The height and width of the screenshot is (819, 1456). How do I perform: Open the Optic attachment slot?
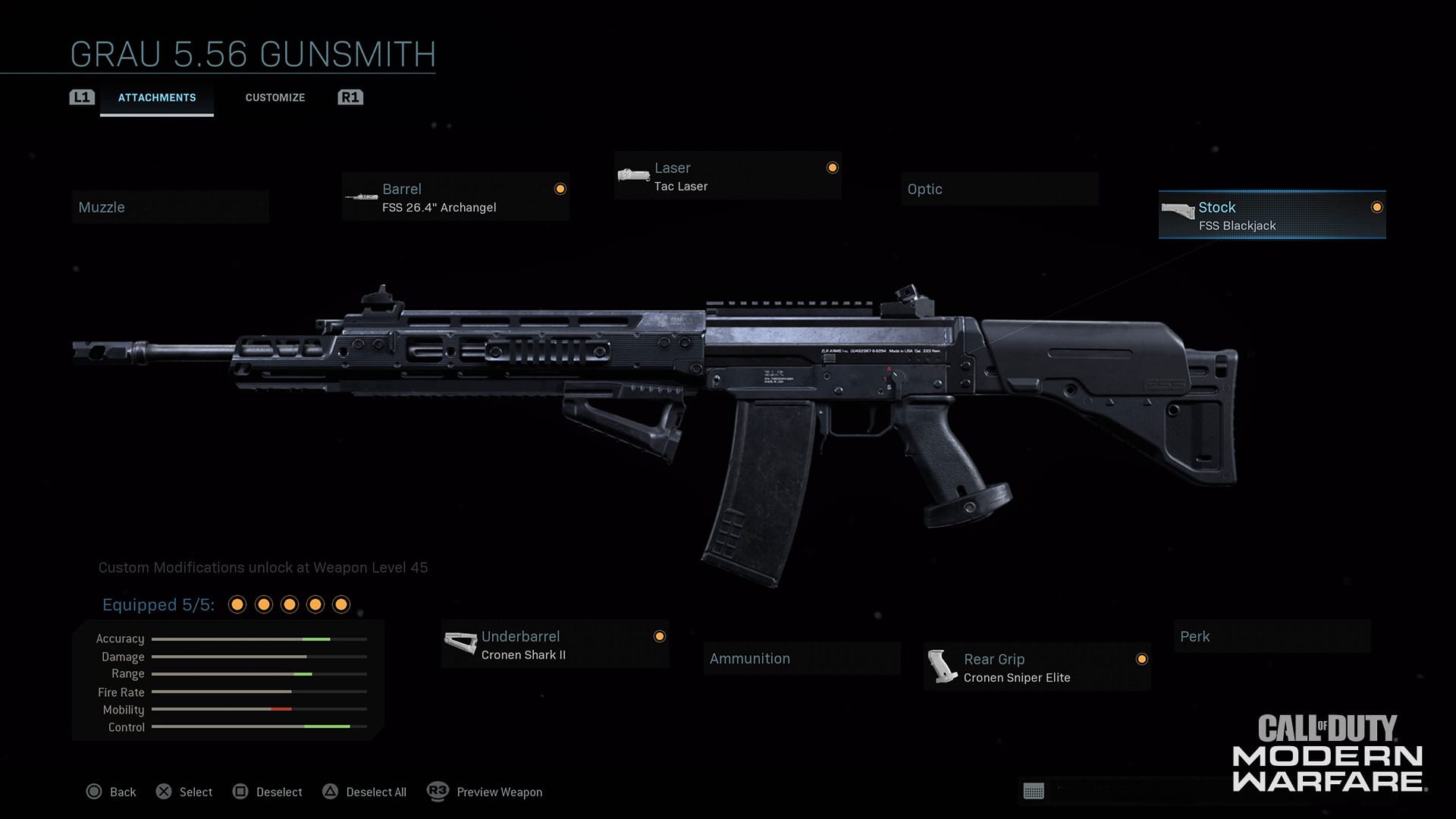tap(999, 189)
